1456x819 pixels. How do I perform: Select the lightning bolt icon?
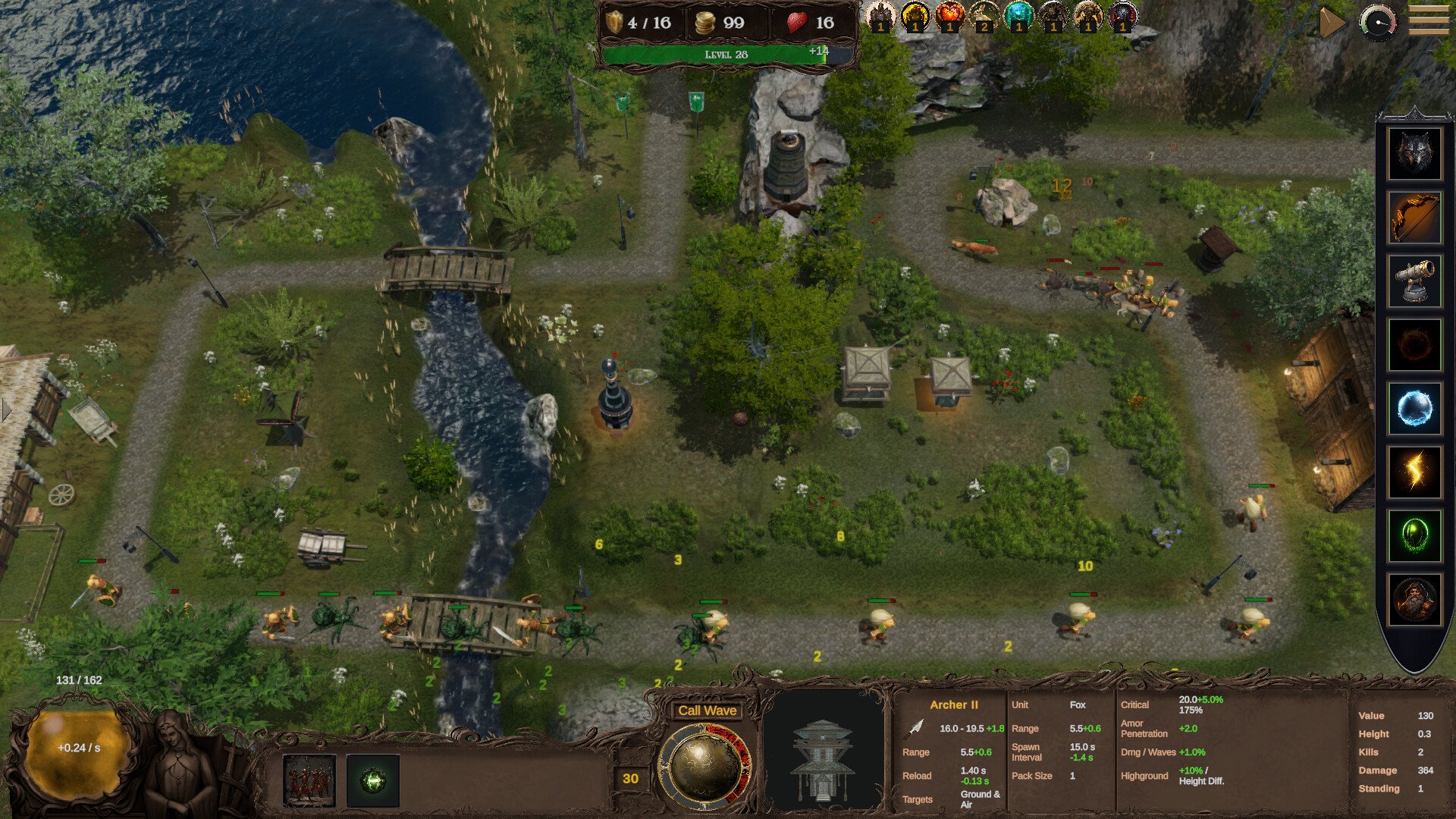pyautogui.click(x=1414, y=472)
